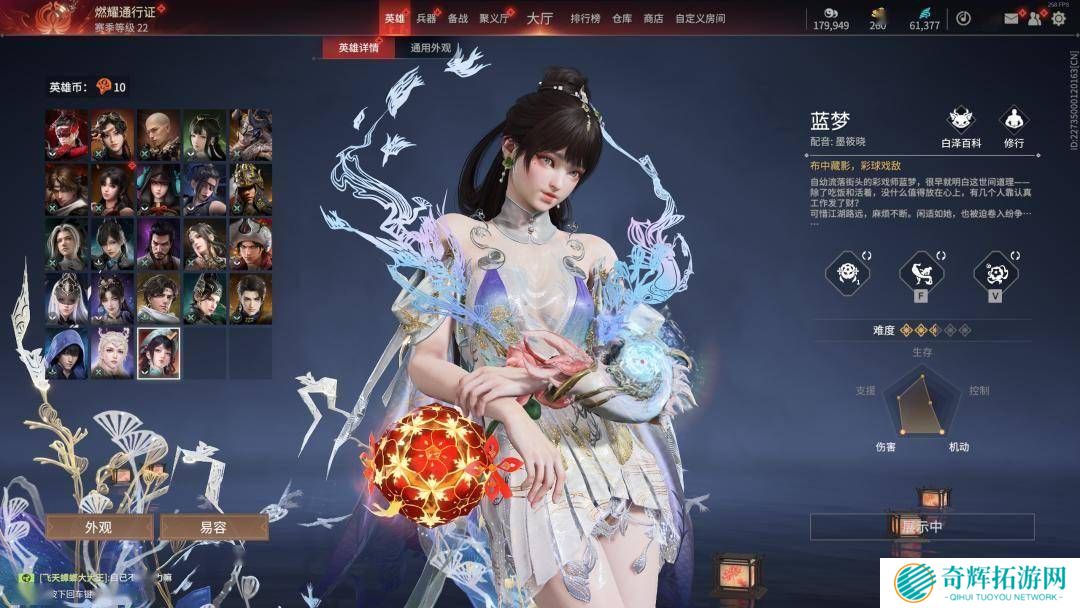Open the 仓库 (Warehouse) tab

pyautogui.click(x=622, y=18)
